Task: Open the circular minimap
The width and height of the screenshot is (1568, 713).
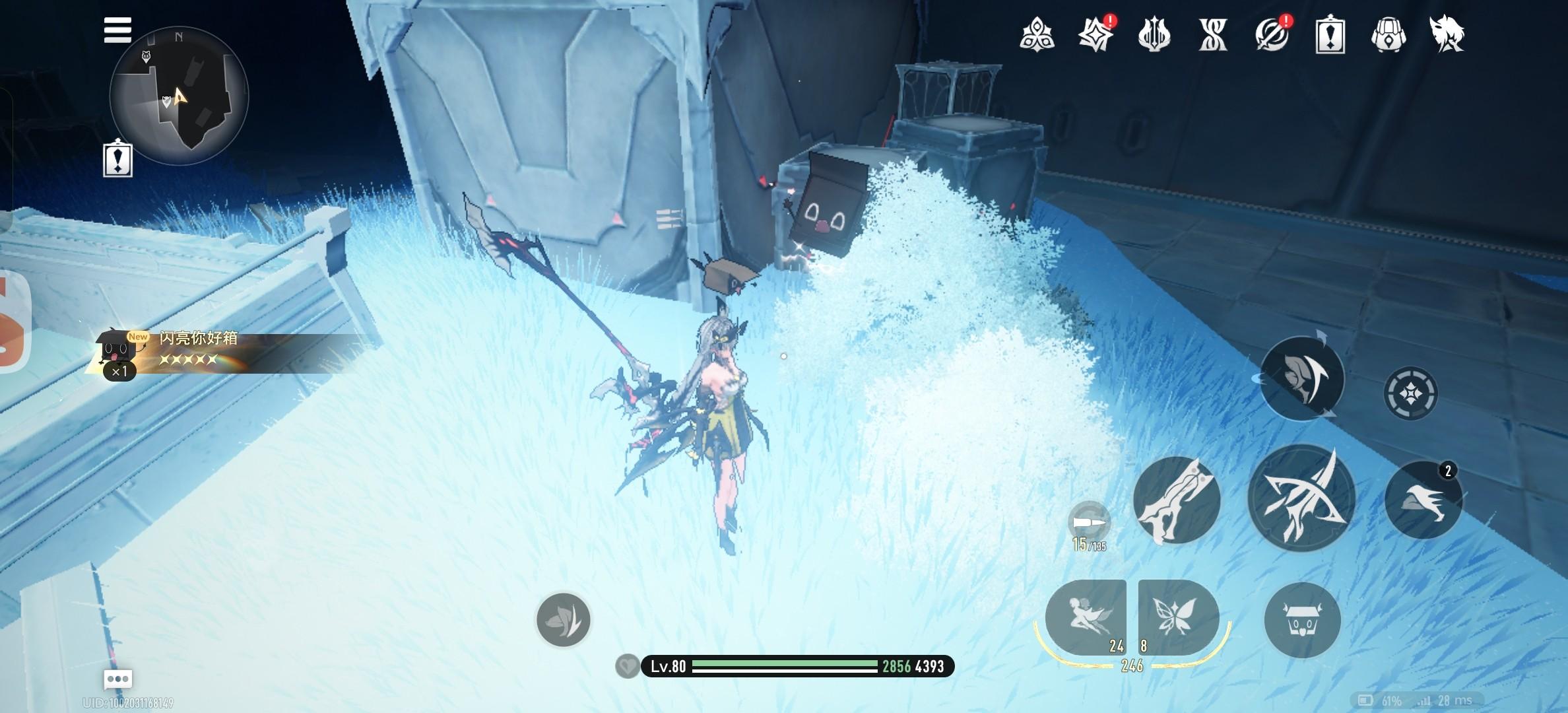Action: pos(179,96)
